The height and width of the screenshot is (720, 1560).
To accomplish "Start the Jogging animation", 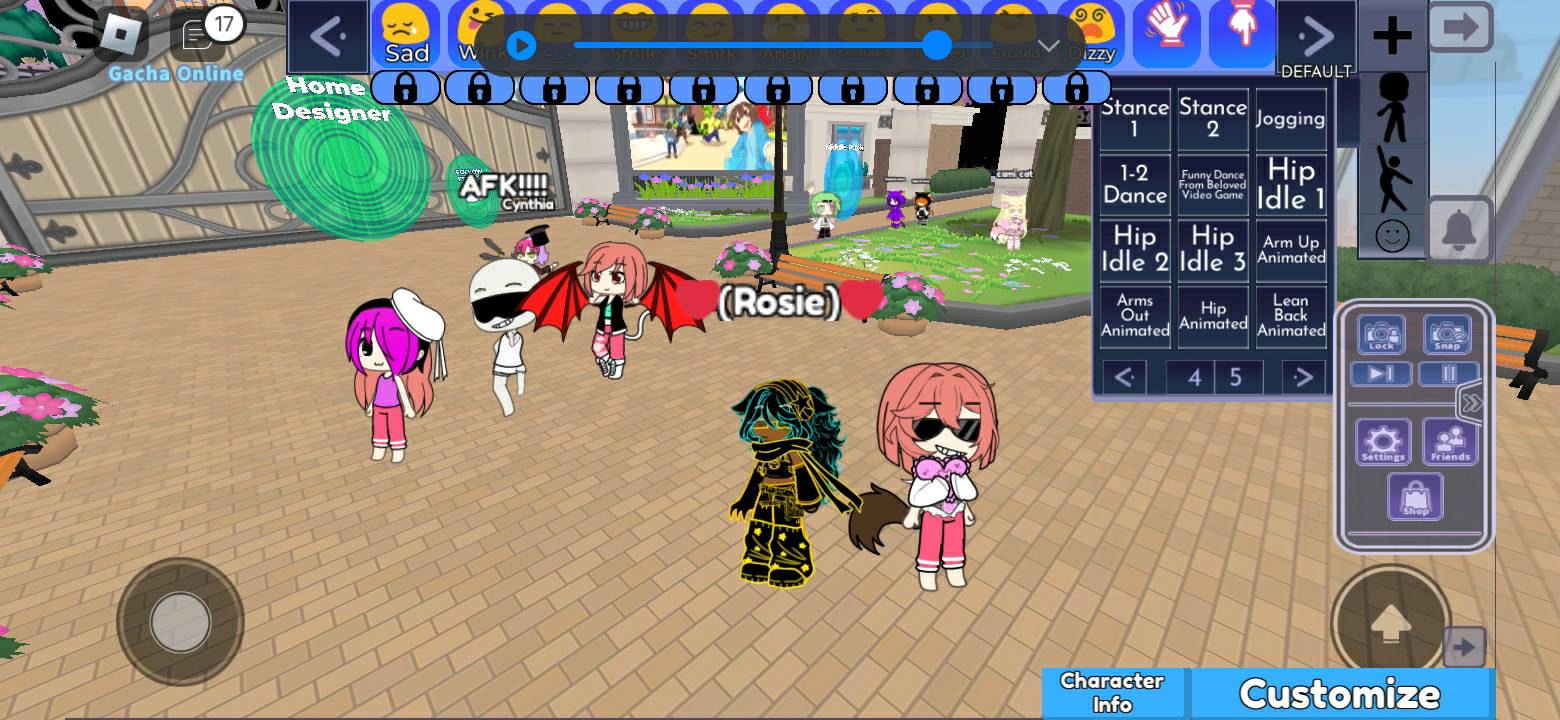I will [x=1290, y=118].
